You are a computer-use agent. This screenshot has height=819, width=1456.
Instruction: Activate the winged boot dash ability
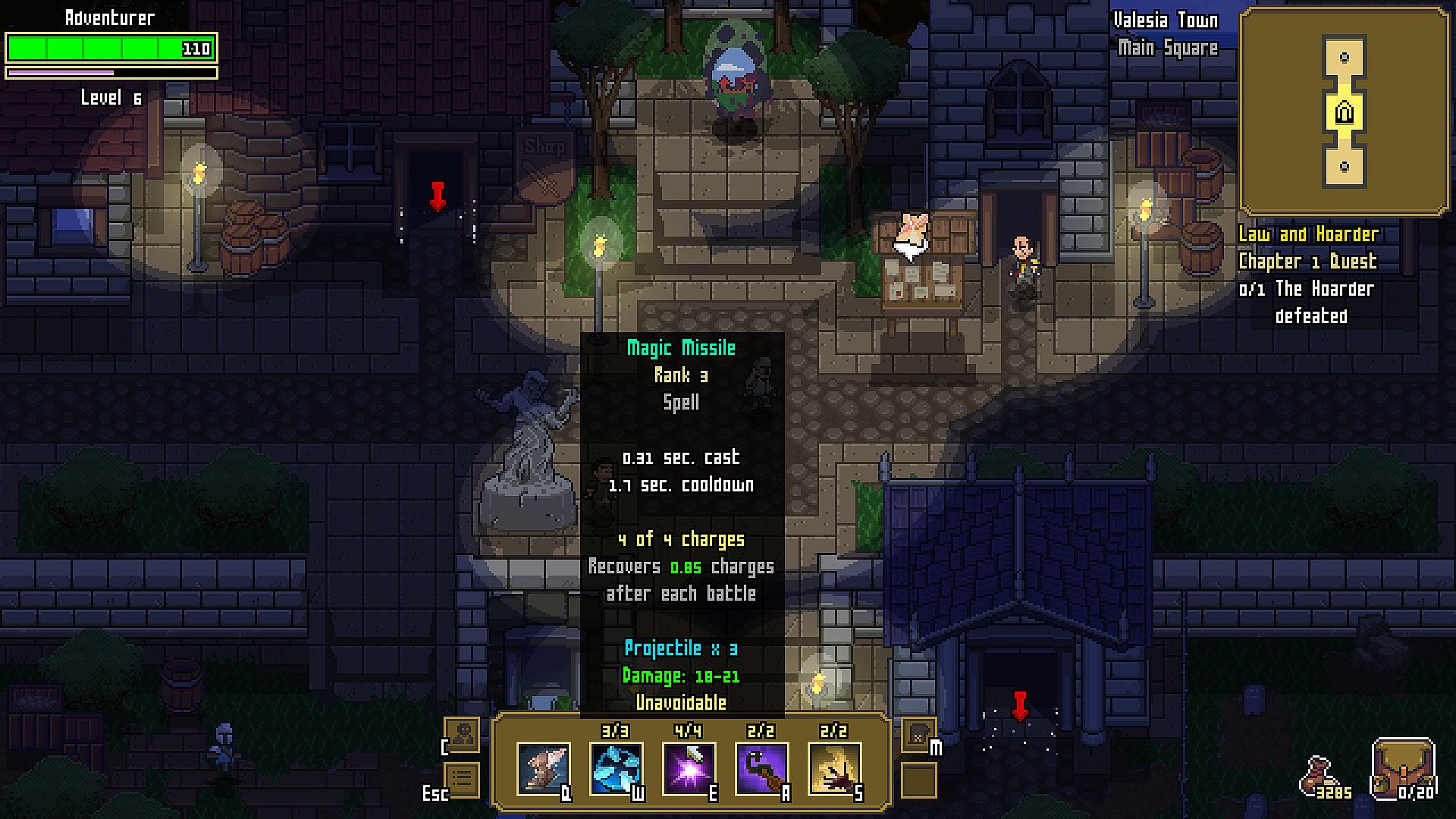click(543, 768)
